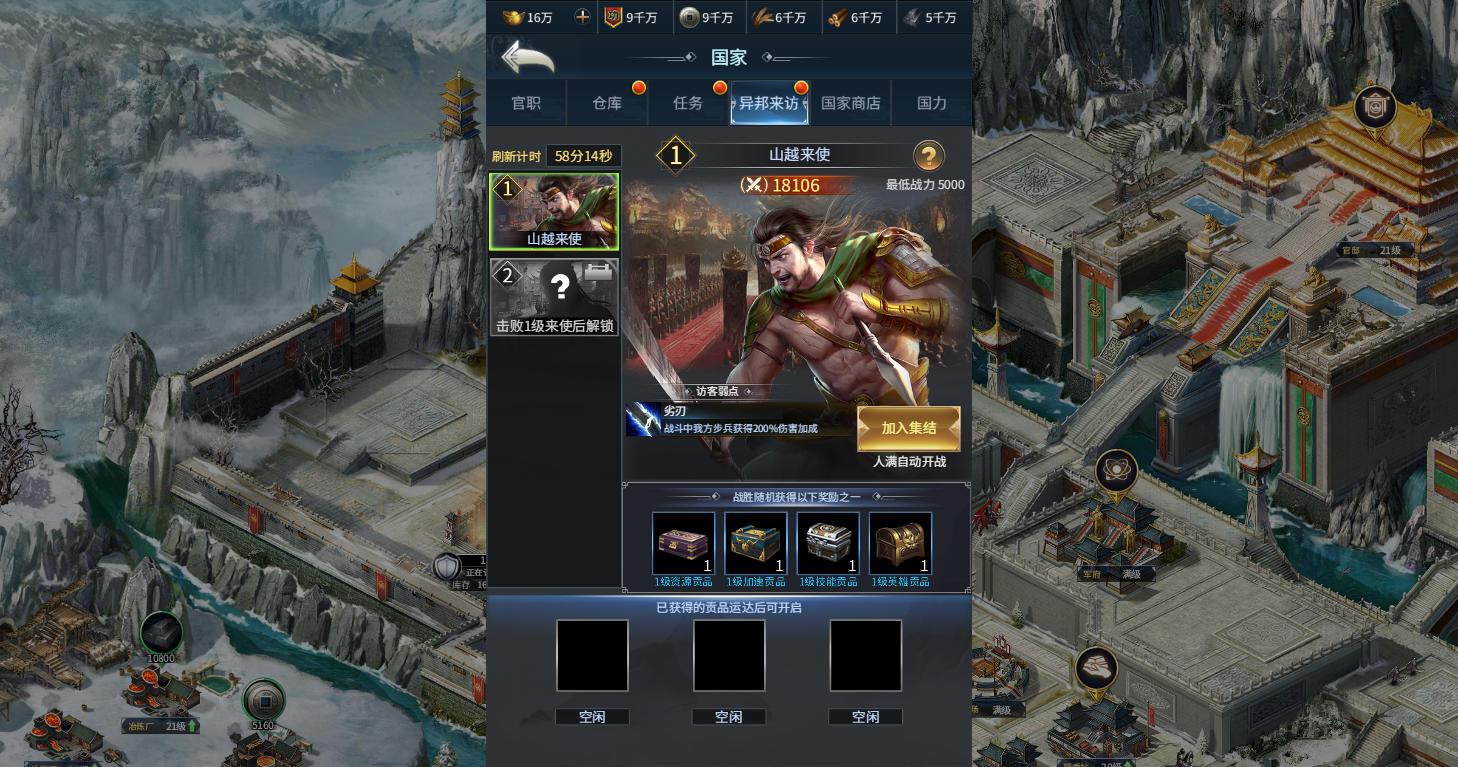1458x767 pixels.
Task: Open the 仓库 tab
Action: pyautogui.click(x=607, y=103)
